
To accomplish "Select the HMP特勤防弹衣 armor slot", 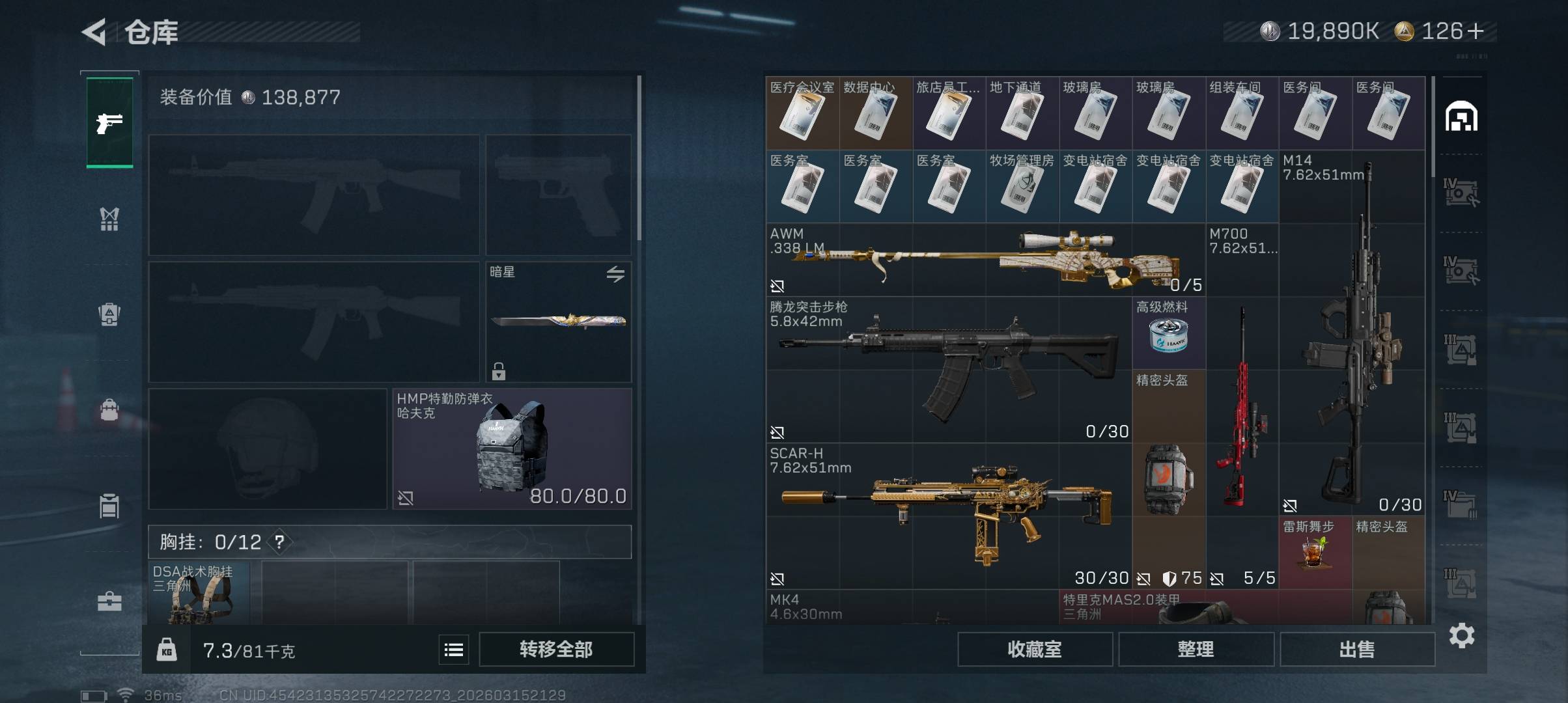I will (512, 448).
